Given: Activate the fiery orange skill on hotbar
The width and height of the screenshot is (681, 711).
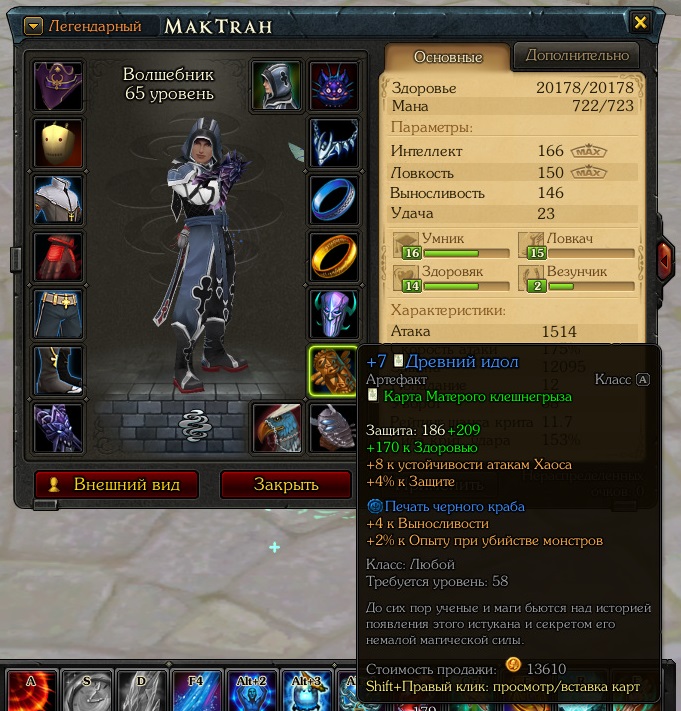Looking at the screenshot, I should 31,692.
